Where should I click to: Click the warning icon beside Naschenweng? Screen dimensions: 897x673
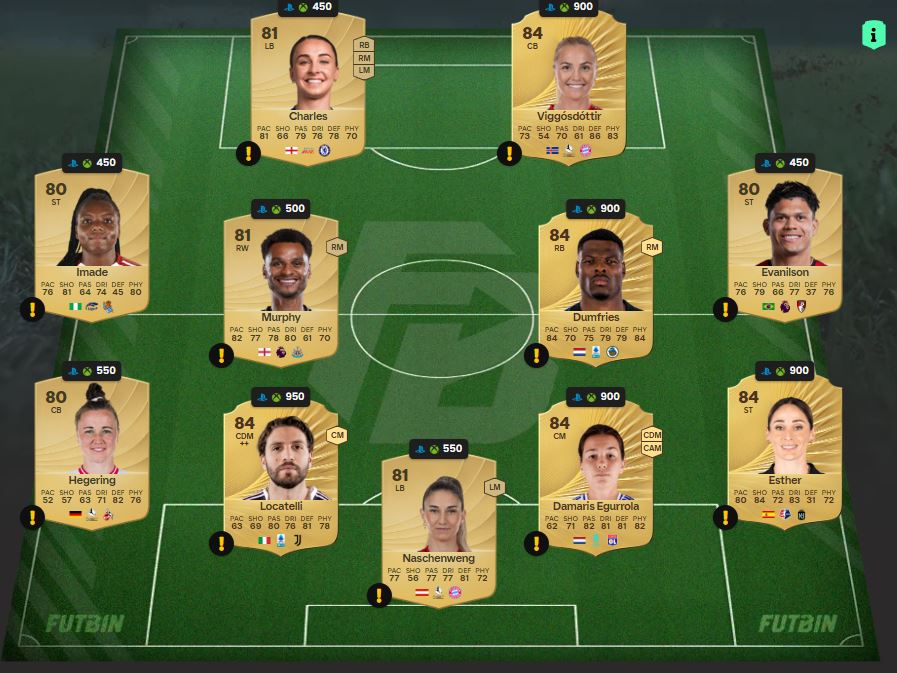click(379, 596)
